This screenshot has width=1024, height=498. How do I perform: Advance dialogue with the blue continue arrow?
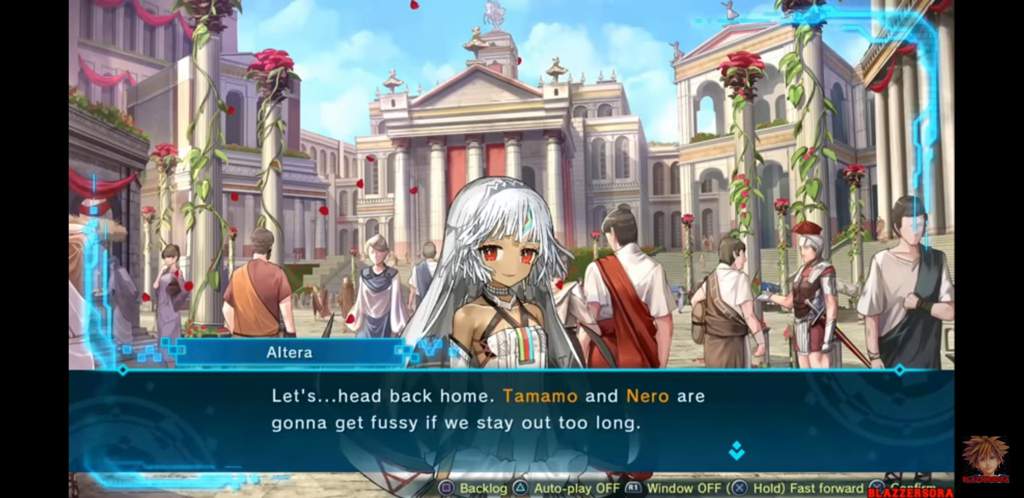pos(736,450)
